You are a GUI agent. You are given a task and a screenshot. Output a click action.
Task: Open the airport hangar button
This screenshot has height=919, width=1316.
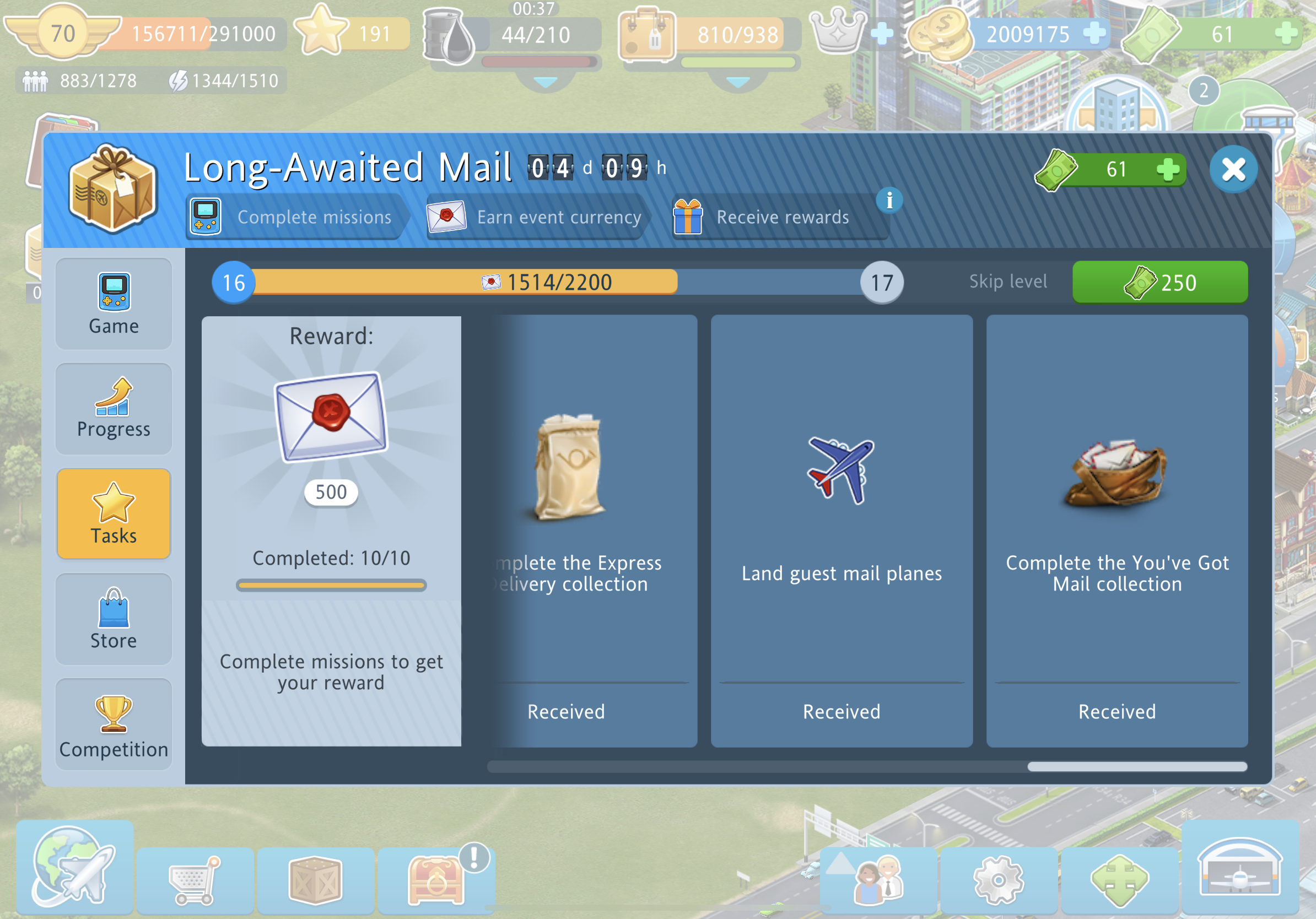[1240, 867]
